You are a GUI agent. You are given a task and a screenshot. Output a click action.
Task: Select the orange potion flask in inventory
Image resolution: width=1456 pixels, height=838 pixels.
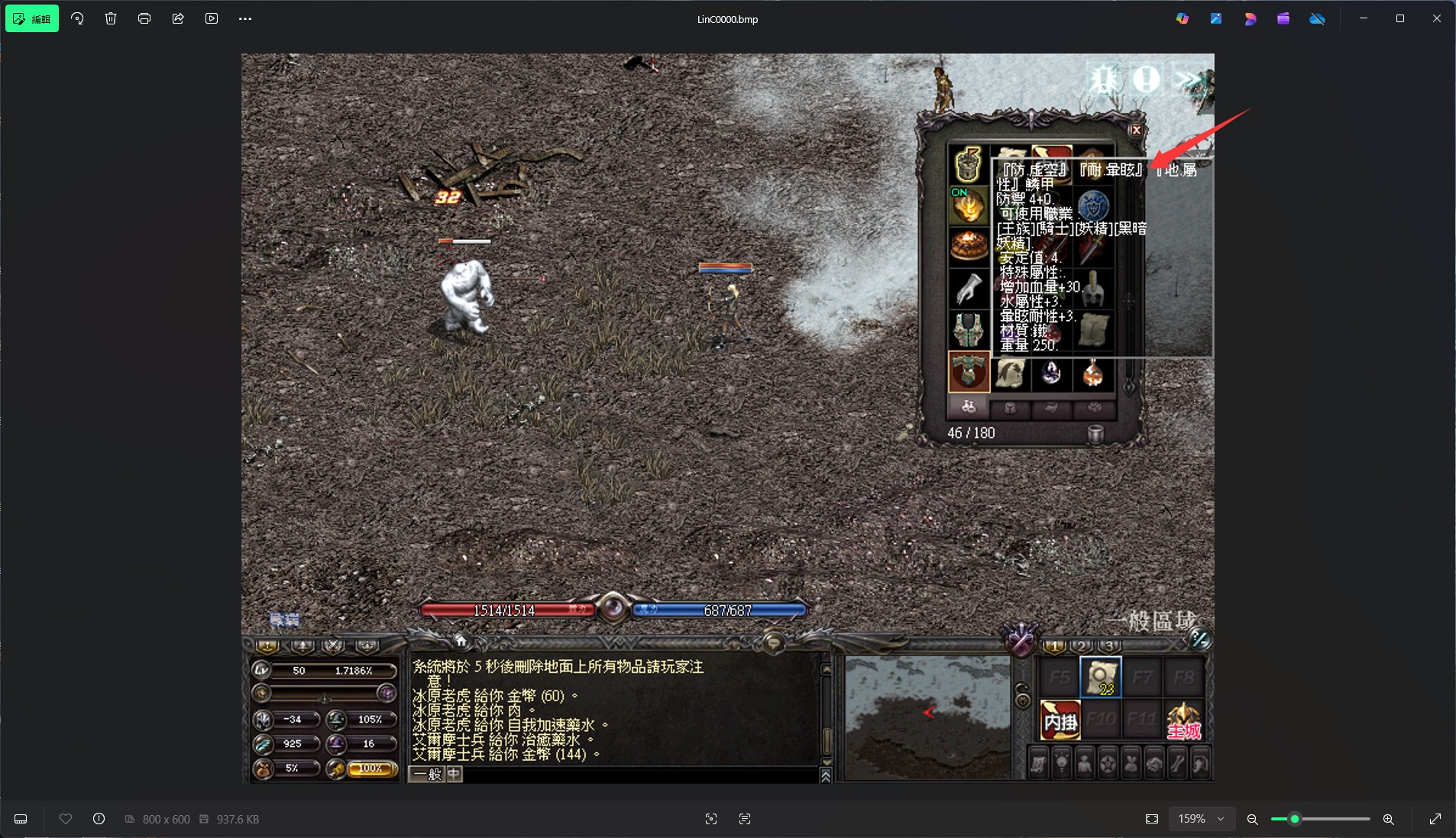point(1093,373)
